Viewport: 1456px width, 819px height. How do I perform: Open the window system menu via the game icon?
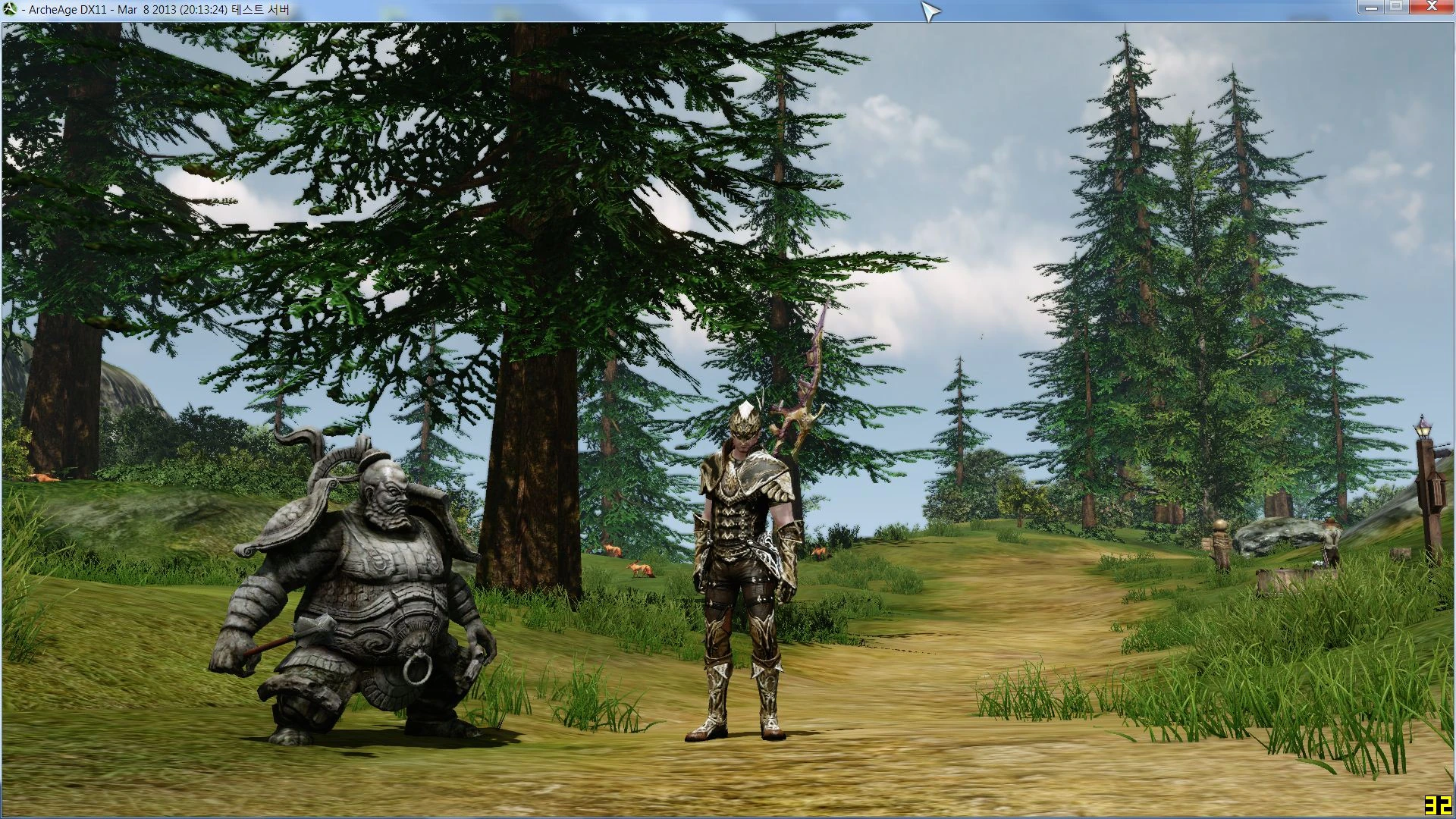click(x=11, y=10)
